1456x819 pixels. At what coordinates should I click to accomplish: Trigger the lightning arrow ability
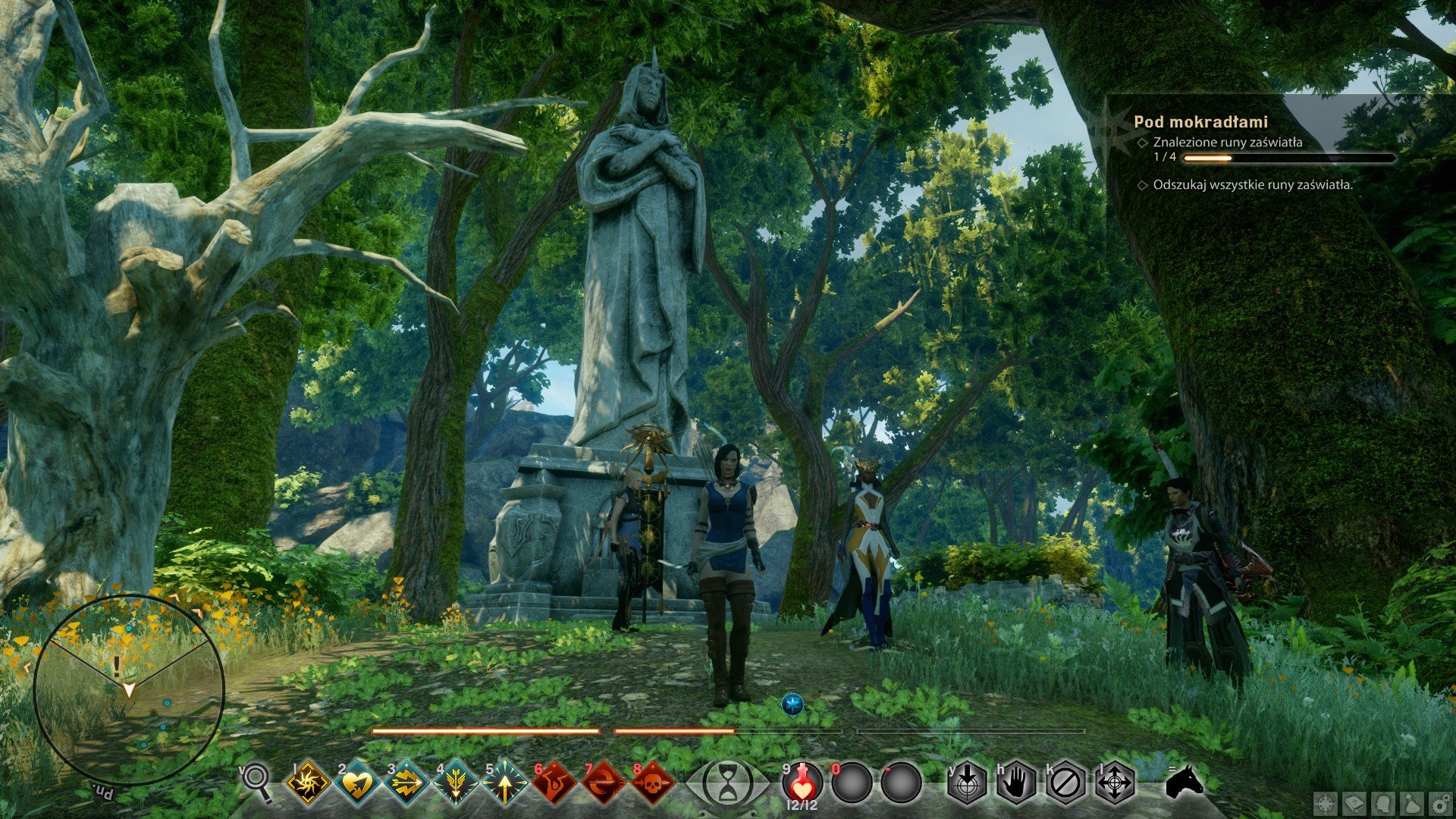click(x=406, y=783)
